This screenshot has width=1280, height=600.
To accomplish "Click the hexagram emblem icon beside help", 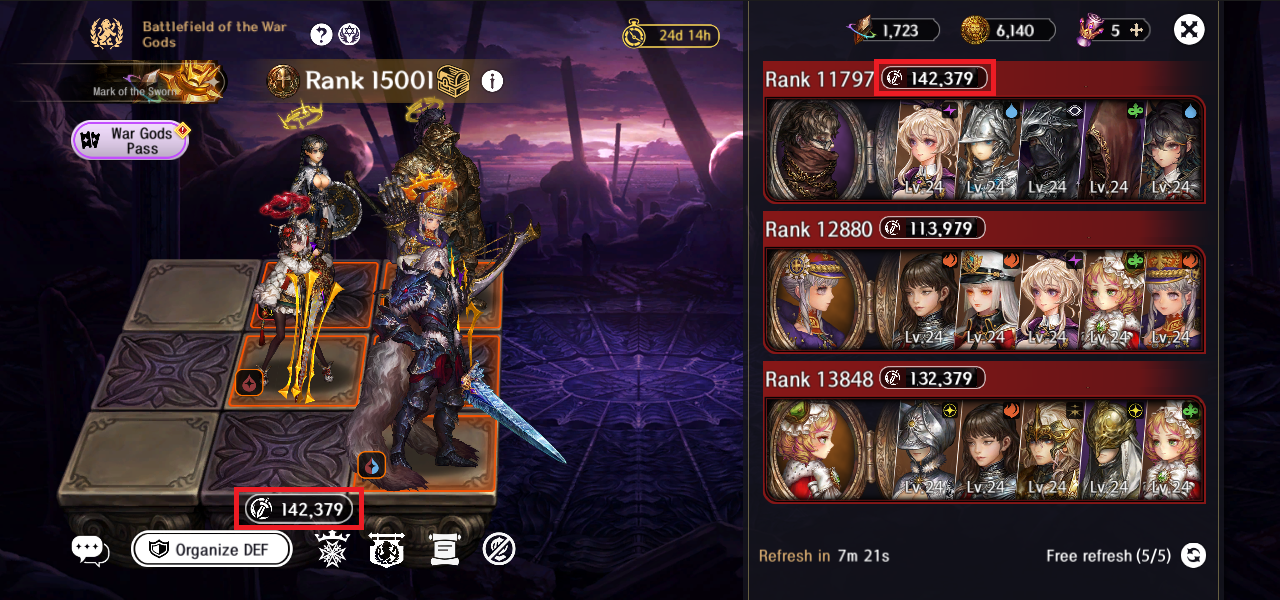I will point(350,35).
